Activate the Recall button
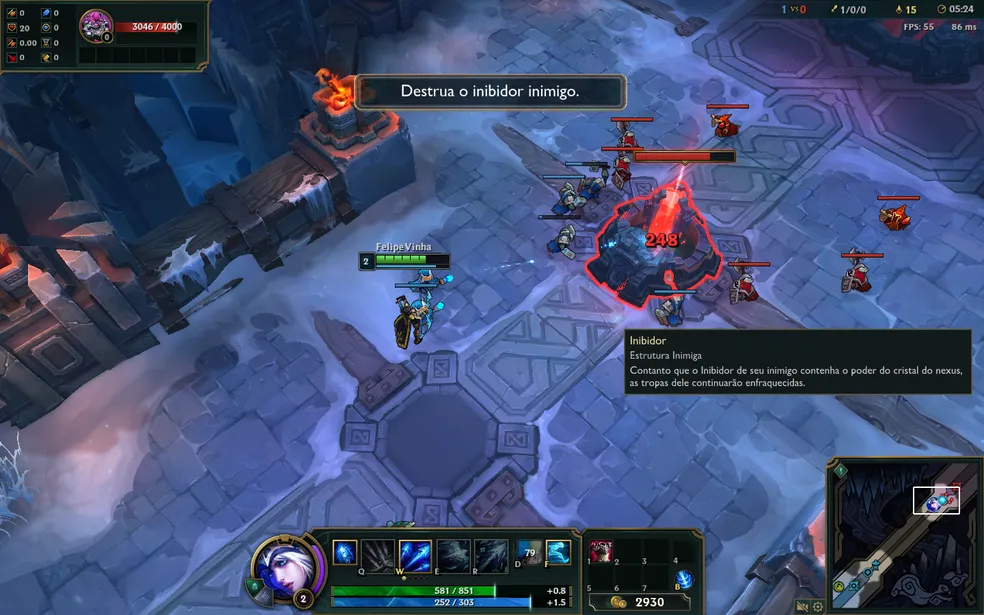984x615 pixels. pyautogui.click(x=684, y=579)
